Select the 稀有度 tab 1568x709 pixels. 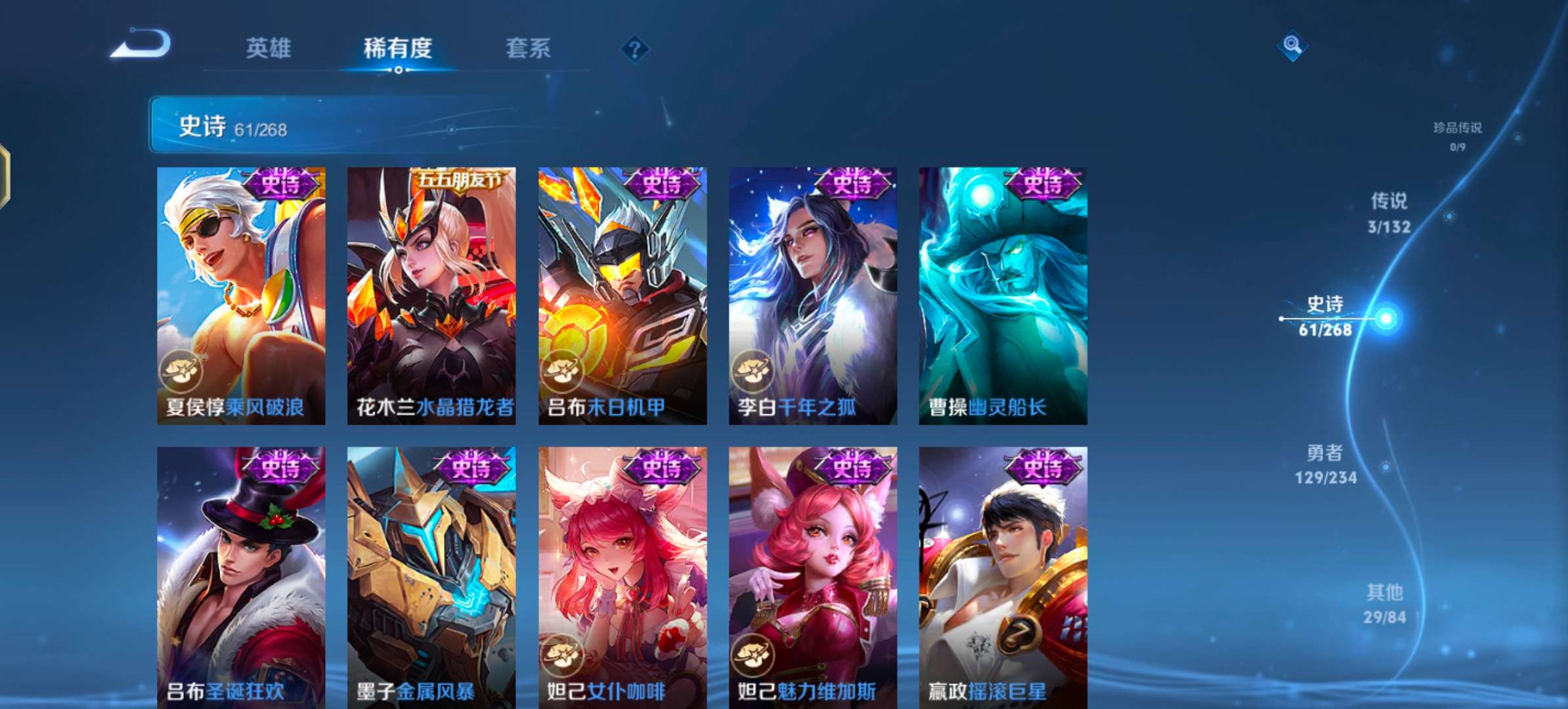pyautogui.click(x=397, y=49)
